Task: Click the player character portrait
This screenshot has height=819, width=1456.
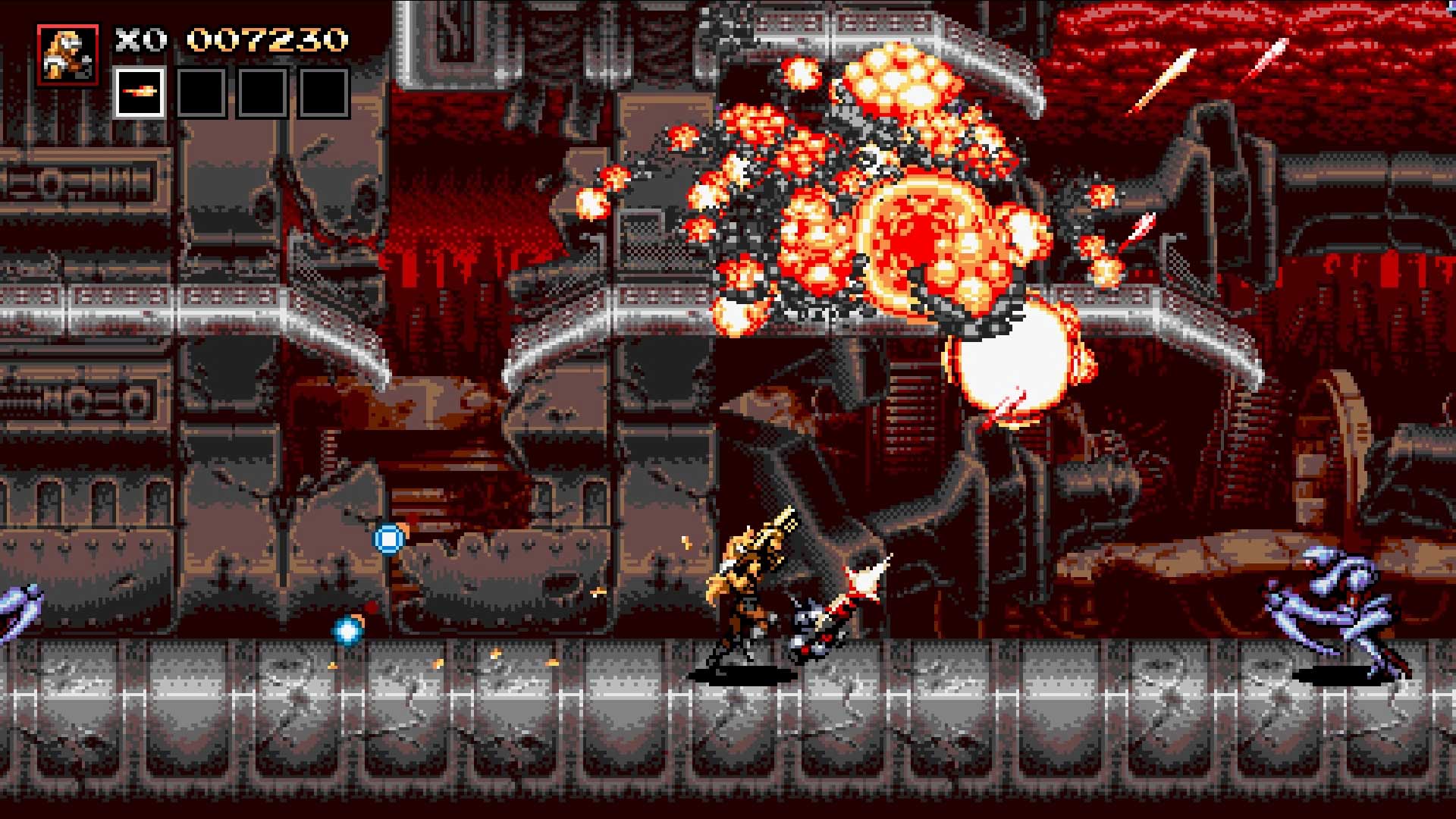Action: click(67, 55)
